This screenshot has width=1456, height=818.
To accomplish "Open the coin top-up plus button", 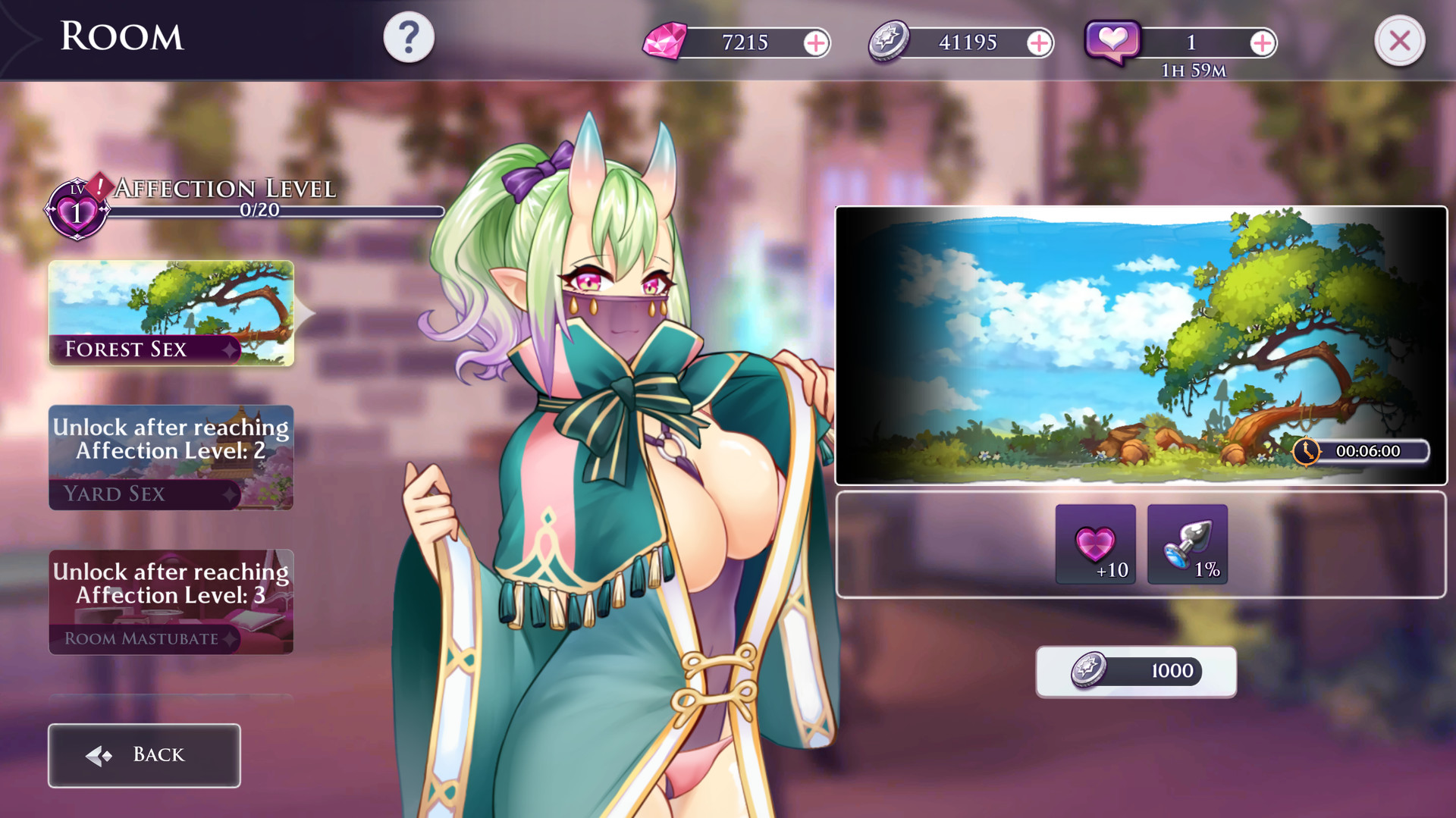I will point(1040,42).
